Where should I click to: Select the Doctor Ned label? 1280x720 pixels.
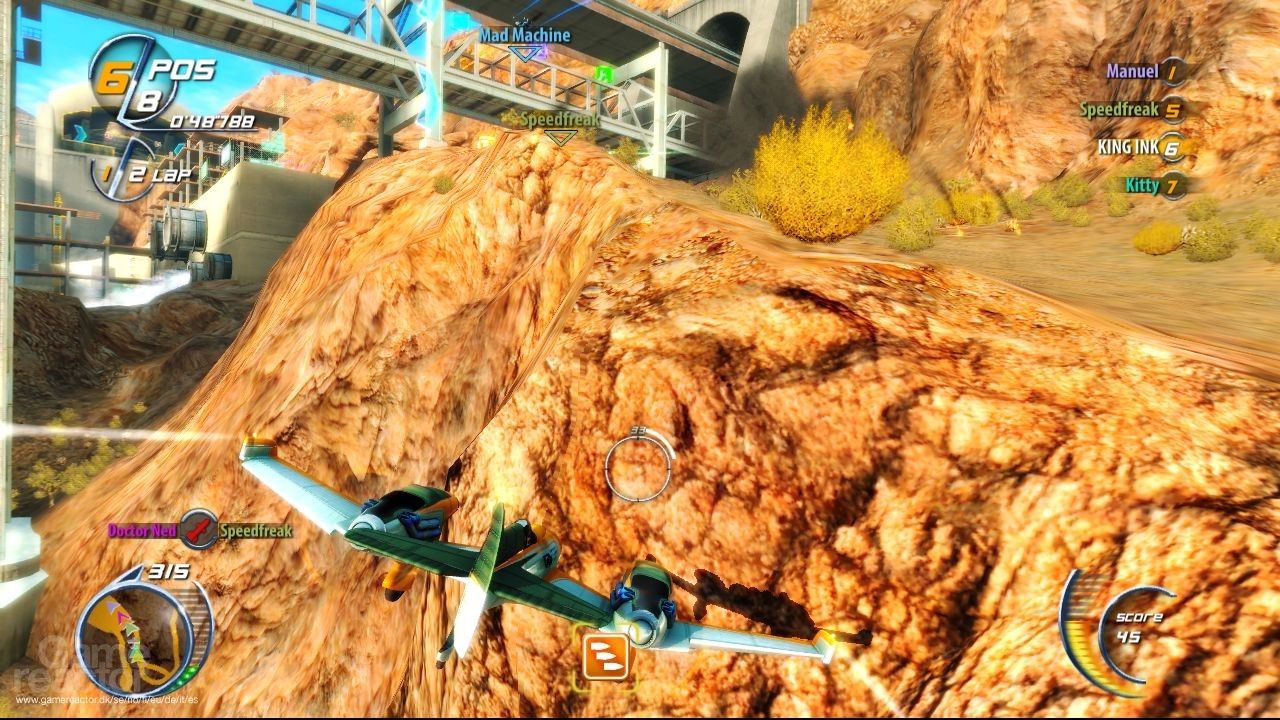pyautogui.click(x=143, y=531)
